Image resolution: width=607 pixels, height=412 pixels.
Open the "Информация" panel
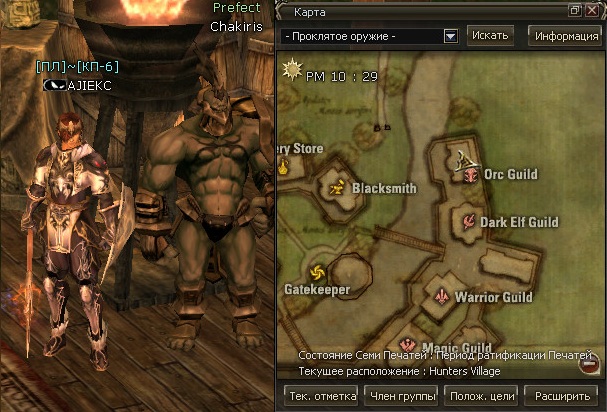[565, 36]
